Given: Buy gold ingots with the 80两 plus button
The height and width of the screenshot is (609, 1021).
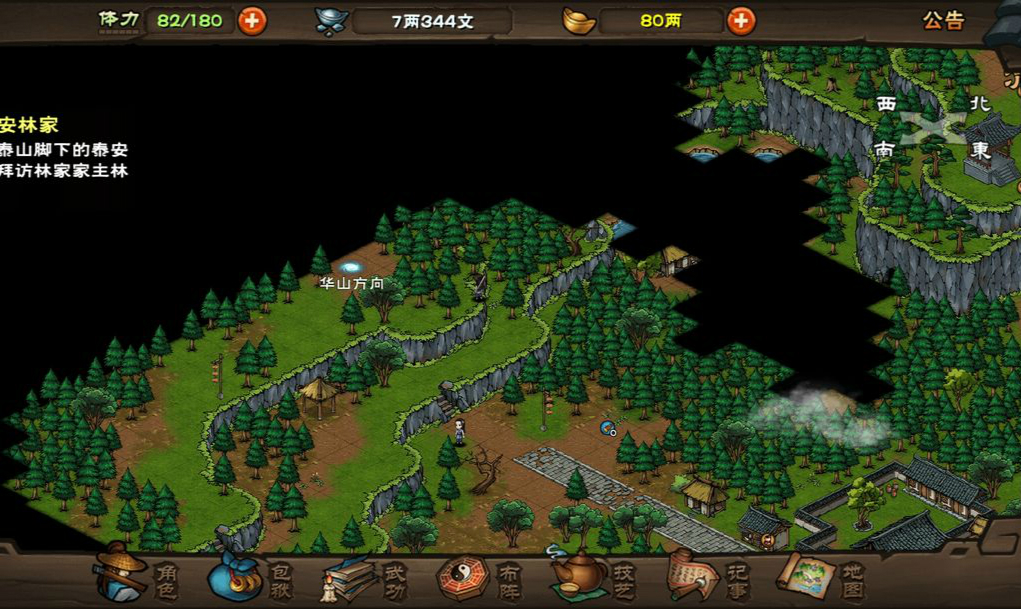Looking at the screenshot, I should 740,20.
